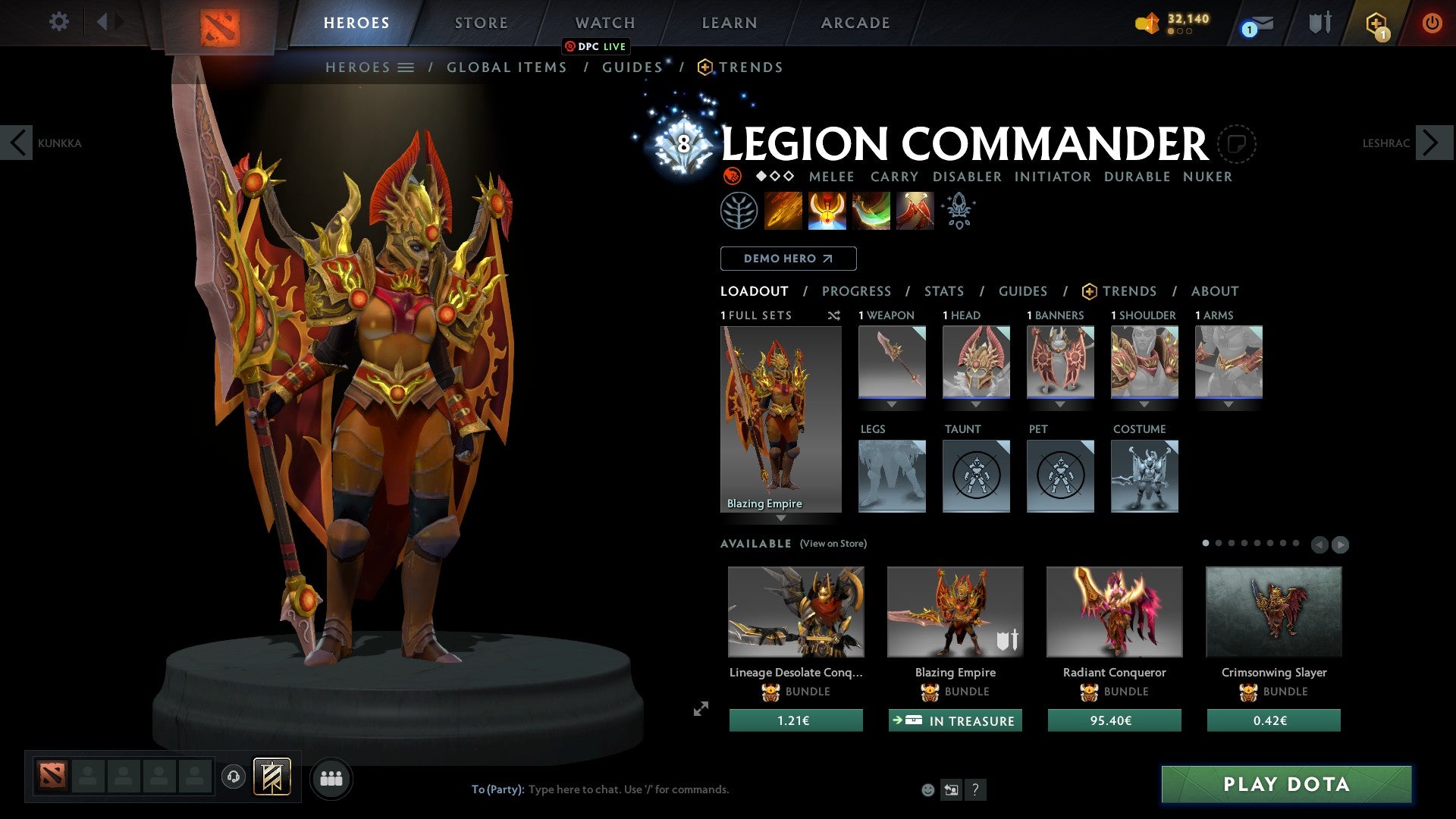Image resolution: width=1456 pixels, height=819 pixels.
Task: Click the settings gear icon
Action: click(59, 21)
